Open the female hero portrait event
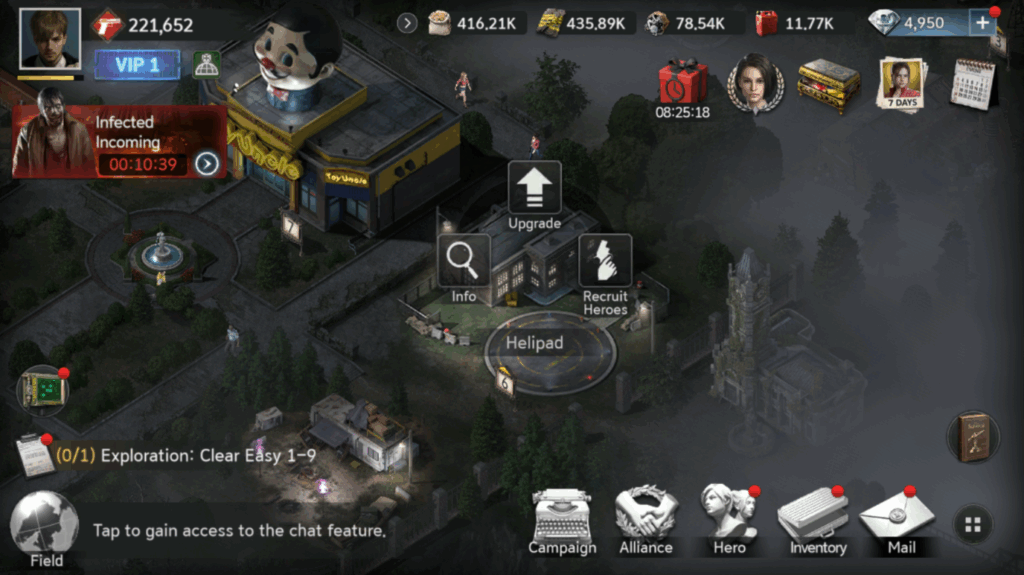 (x=753, y=83)
